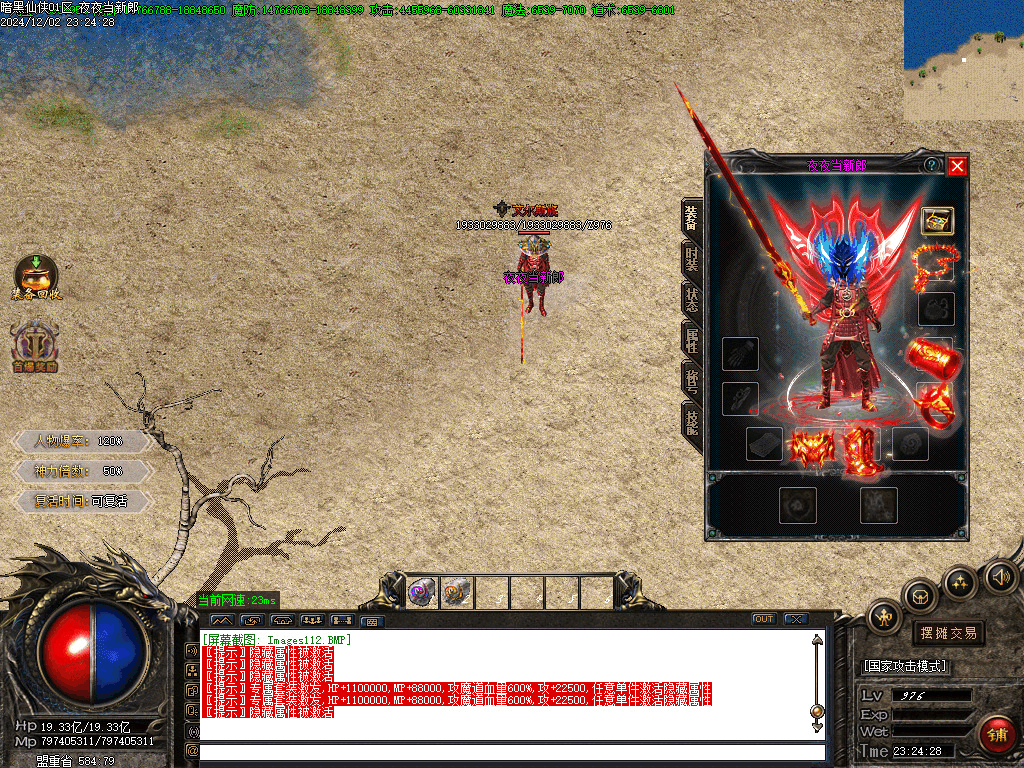This screenshot has height=768, width=1024.
Task: Close the character equipment panel
Action: (x=957, y=166)
